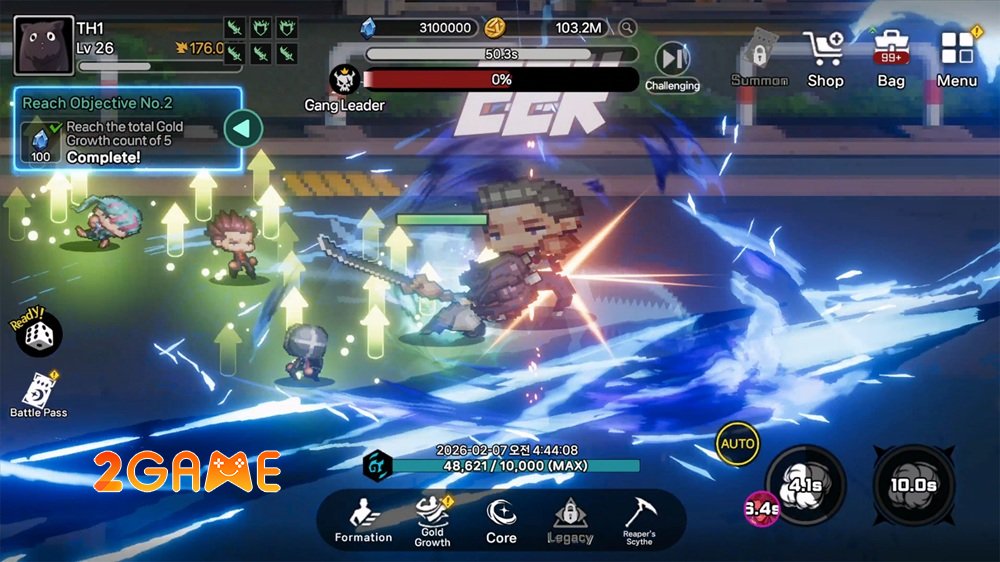Open the Battle Pass
Image resolution: width=1000 pixels, height=562 pixels.
tap(39, 393)
